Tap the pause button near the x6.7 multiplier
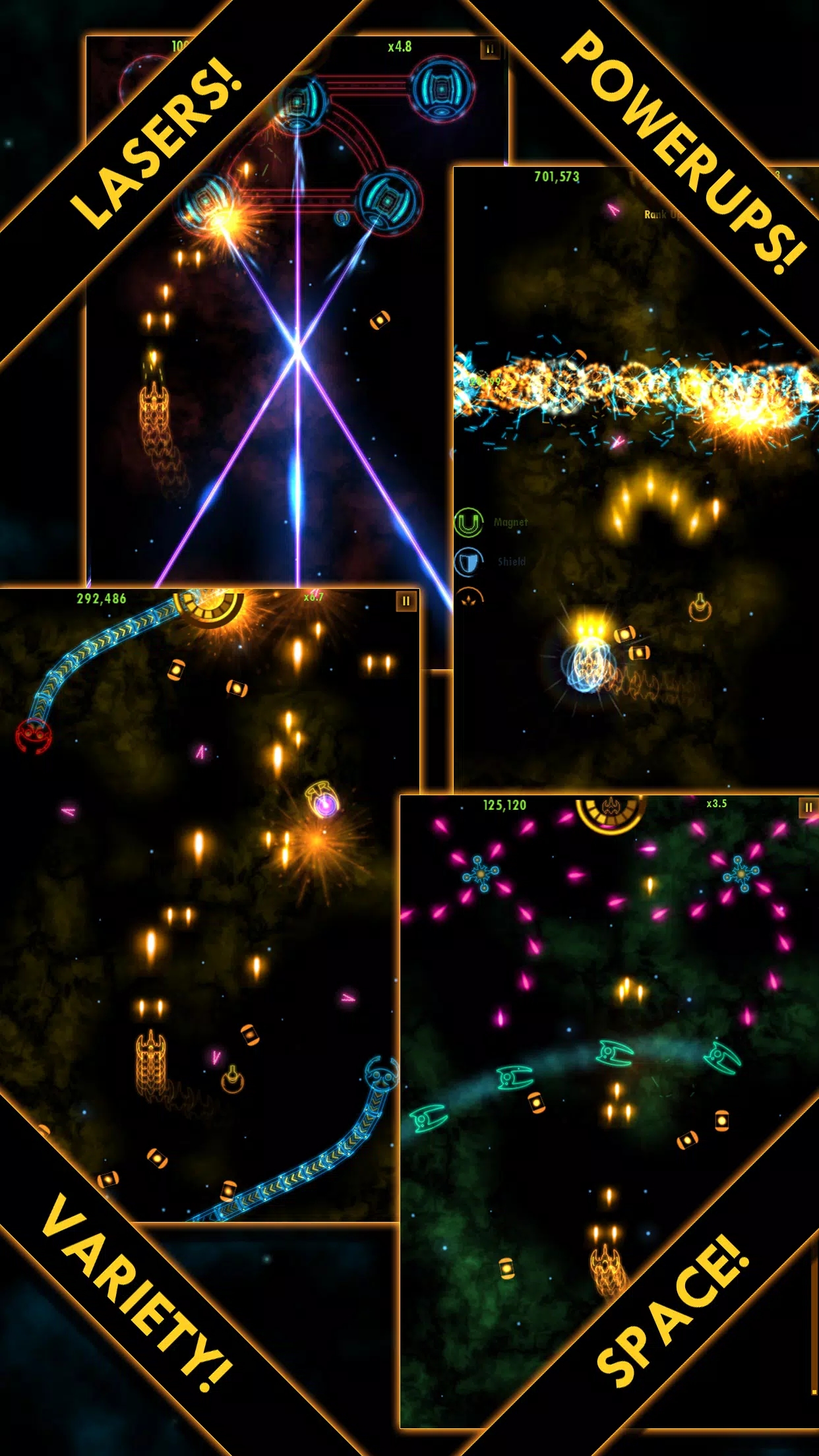819x1456 pixels. 406,601
